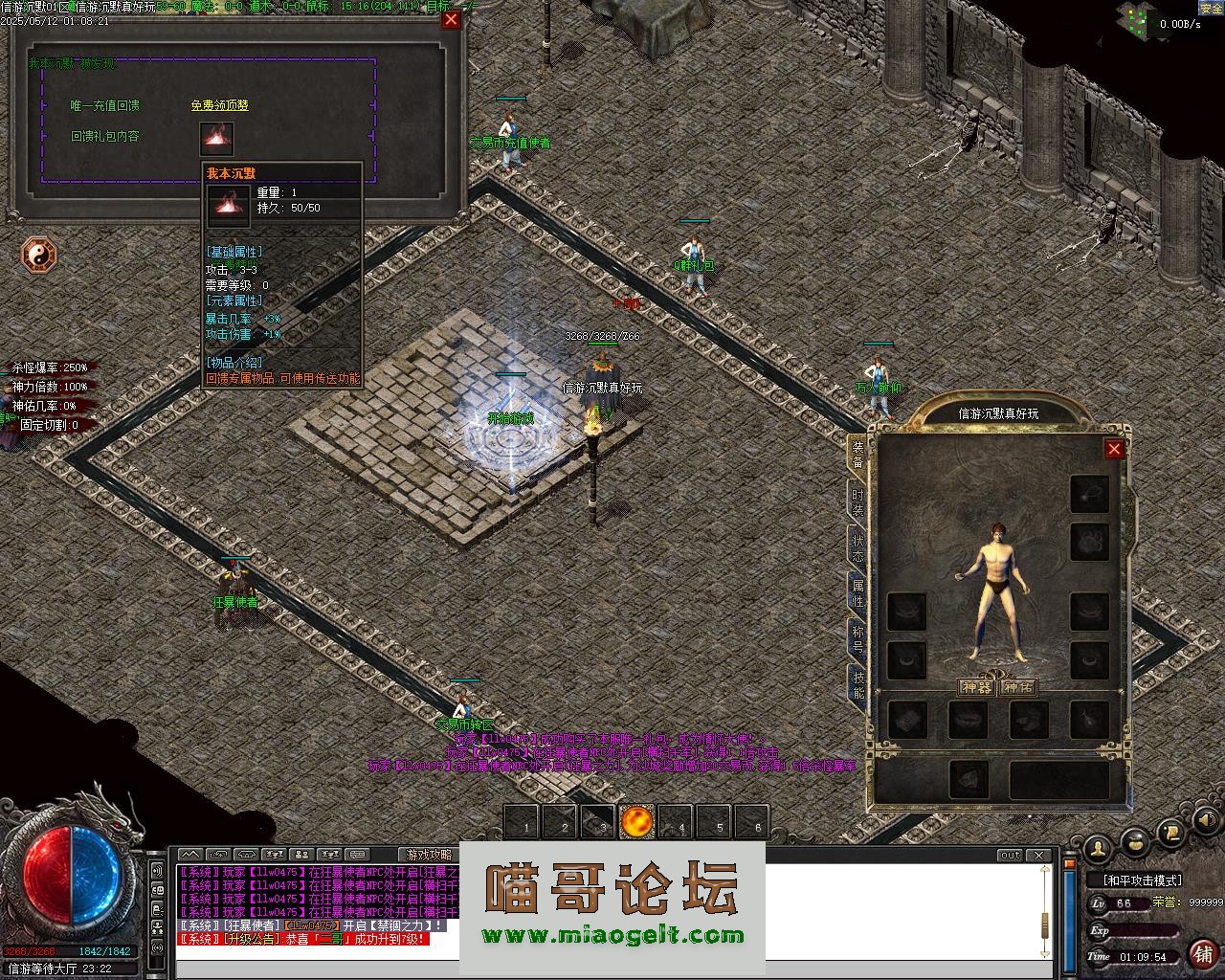Toggle the 和平攻击模式 attack mode
Screen dimensions: 1225x980
[x=1143, y=880]
